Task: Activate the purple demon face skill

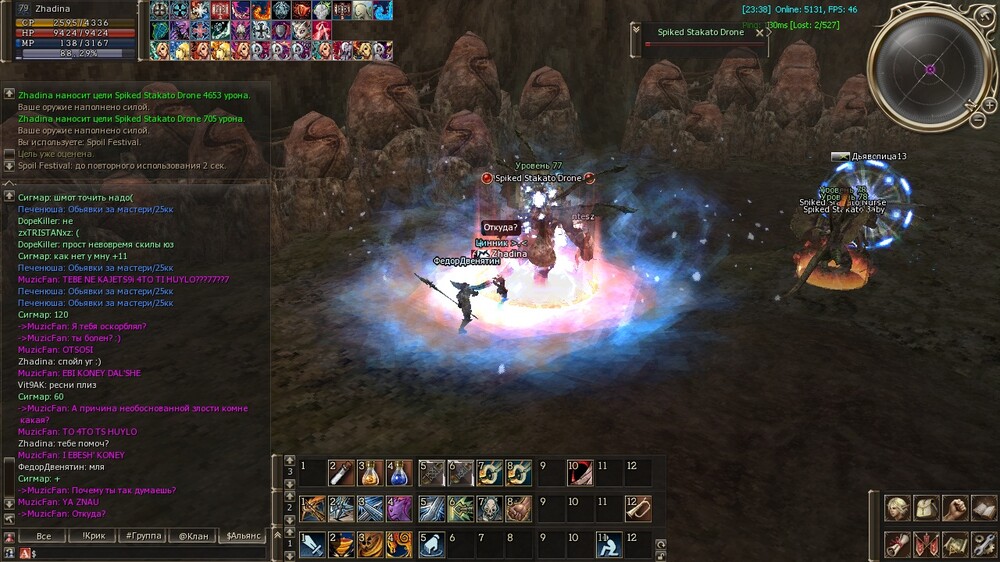Action: [x=399, y=508]
